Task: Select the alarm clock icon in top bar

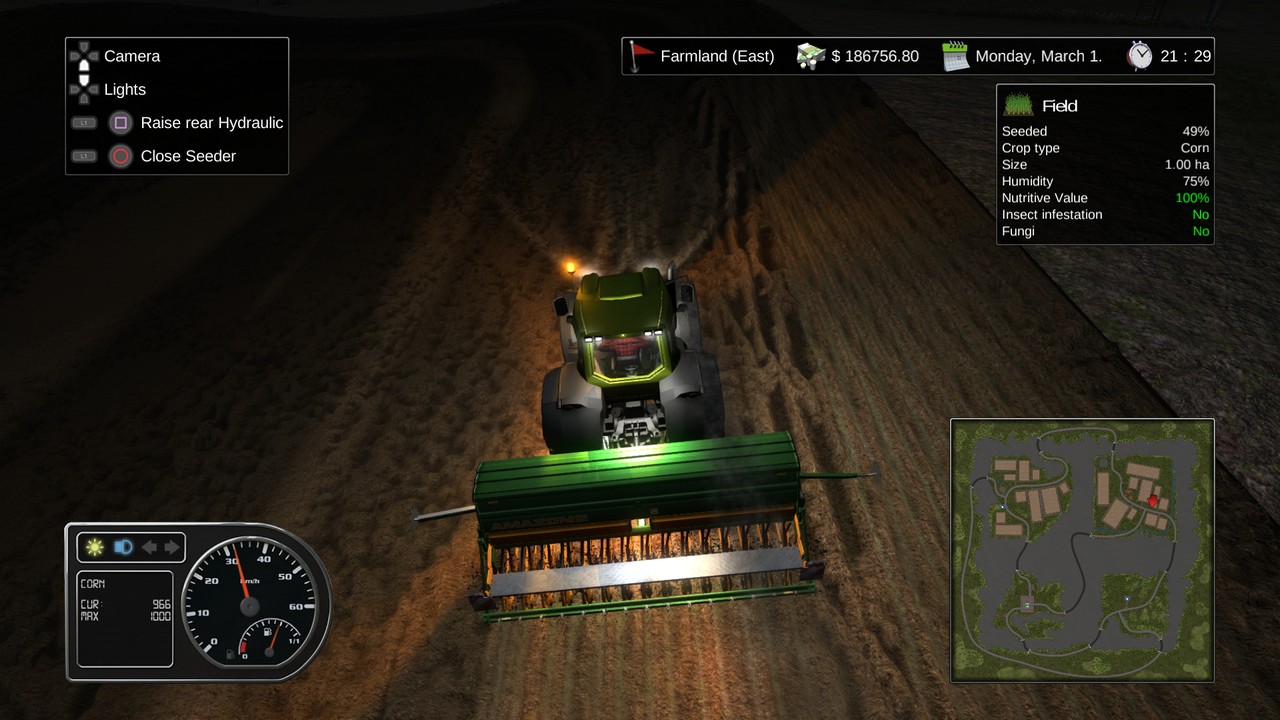Action: pyautogui.click(x=1140, y=56)
